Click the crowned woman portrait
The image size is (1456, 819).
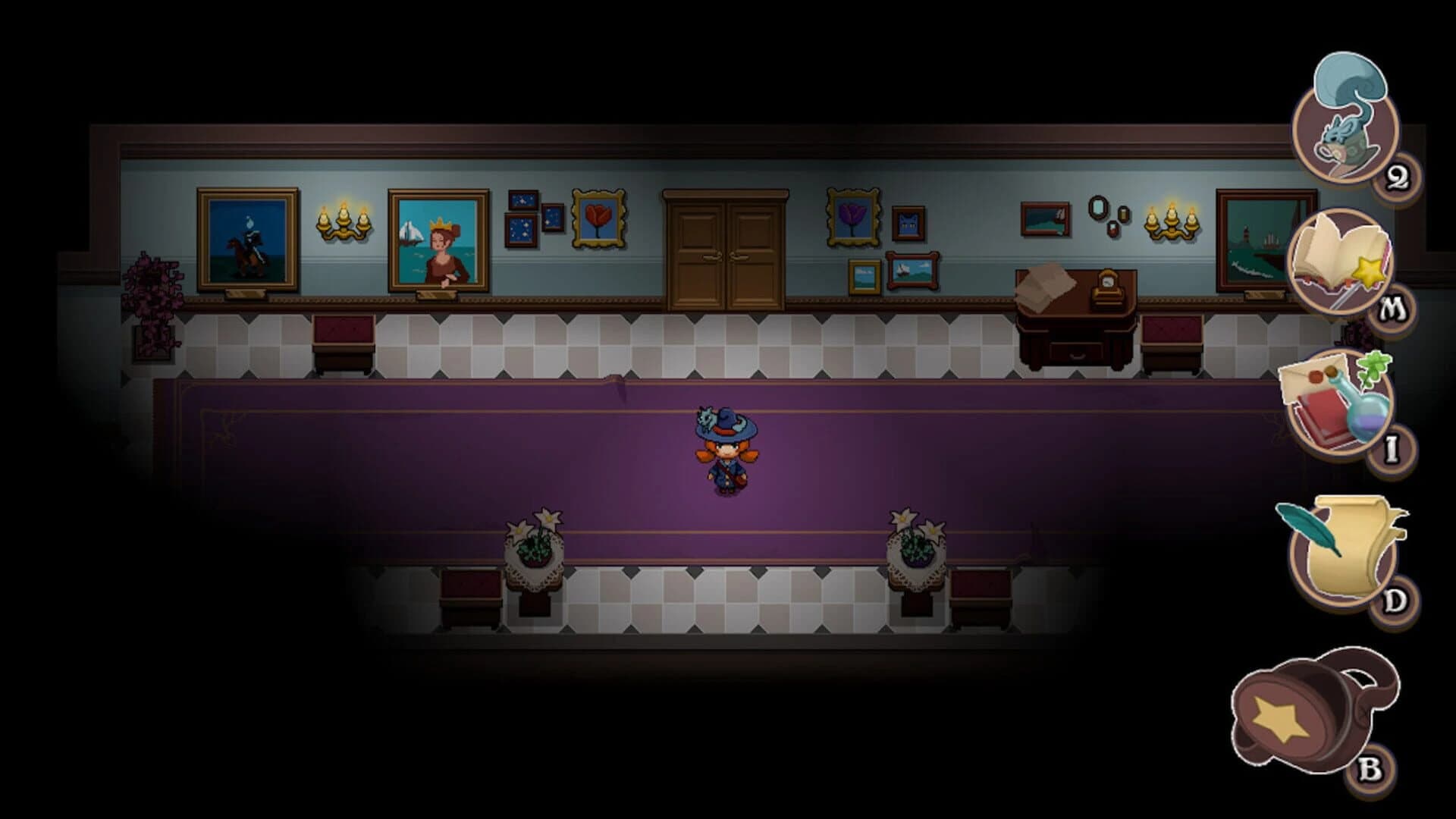[x=440, y=243]
